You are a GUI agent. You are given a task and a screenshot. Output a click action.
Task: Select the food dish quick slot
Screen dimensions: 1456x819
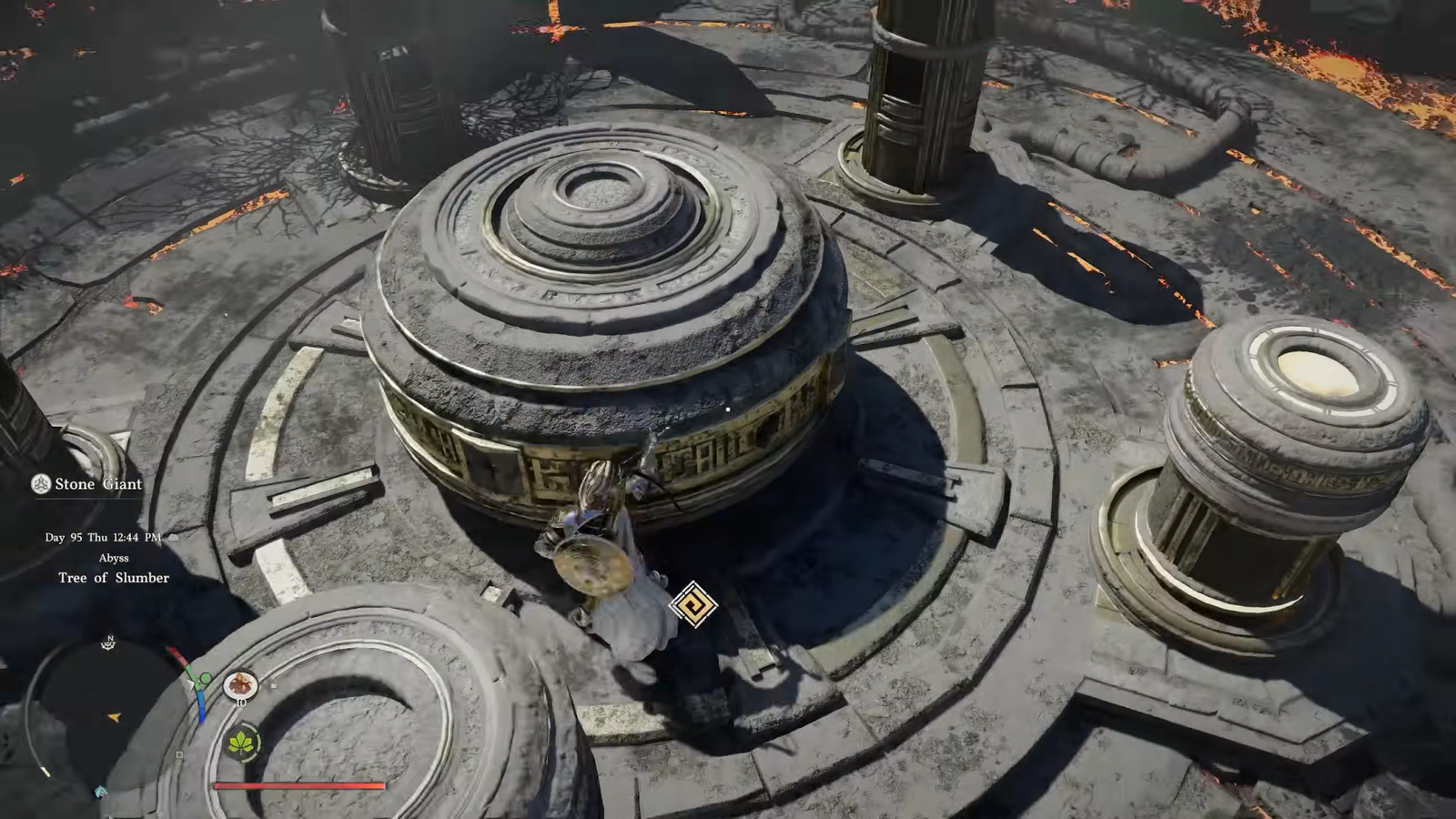[240, 684]
